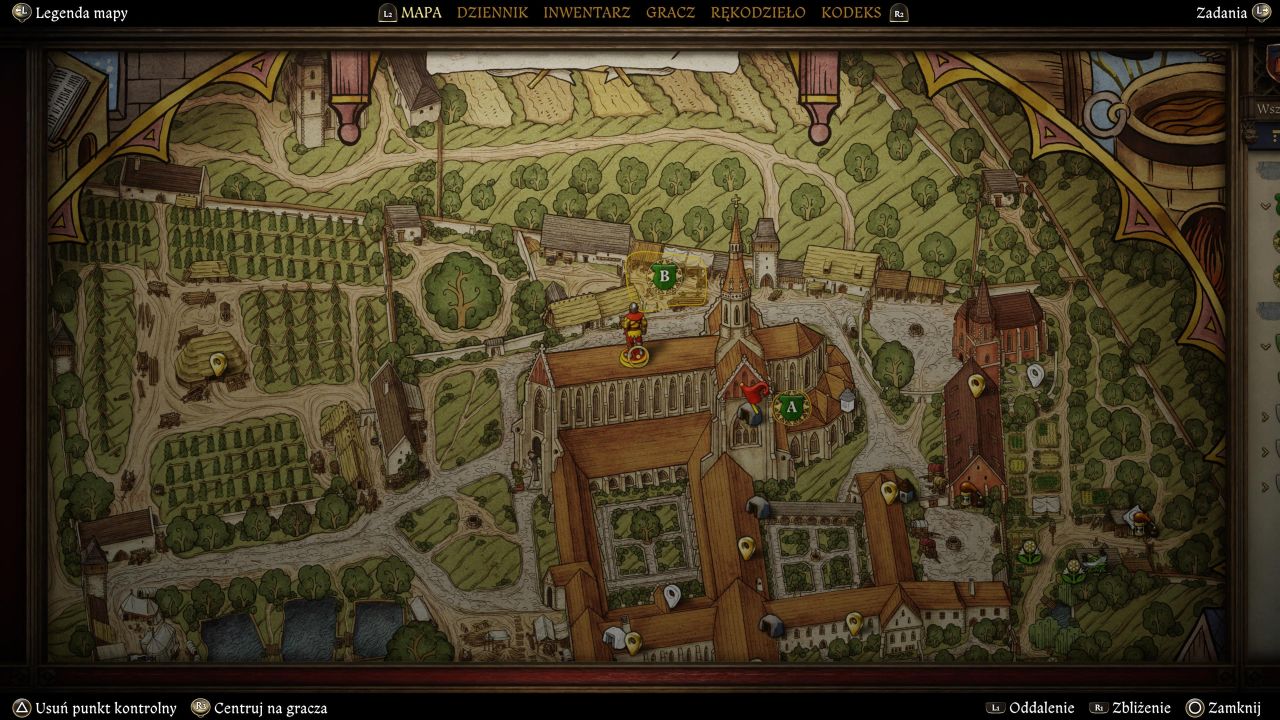Select quest marker A on the church
Viewport: 1280px width, 720px height.
point(792,407)
